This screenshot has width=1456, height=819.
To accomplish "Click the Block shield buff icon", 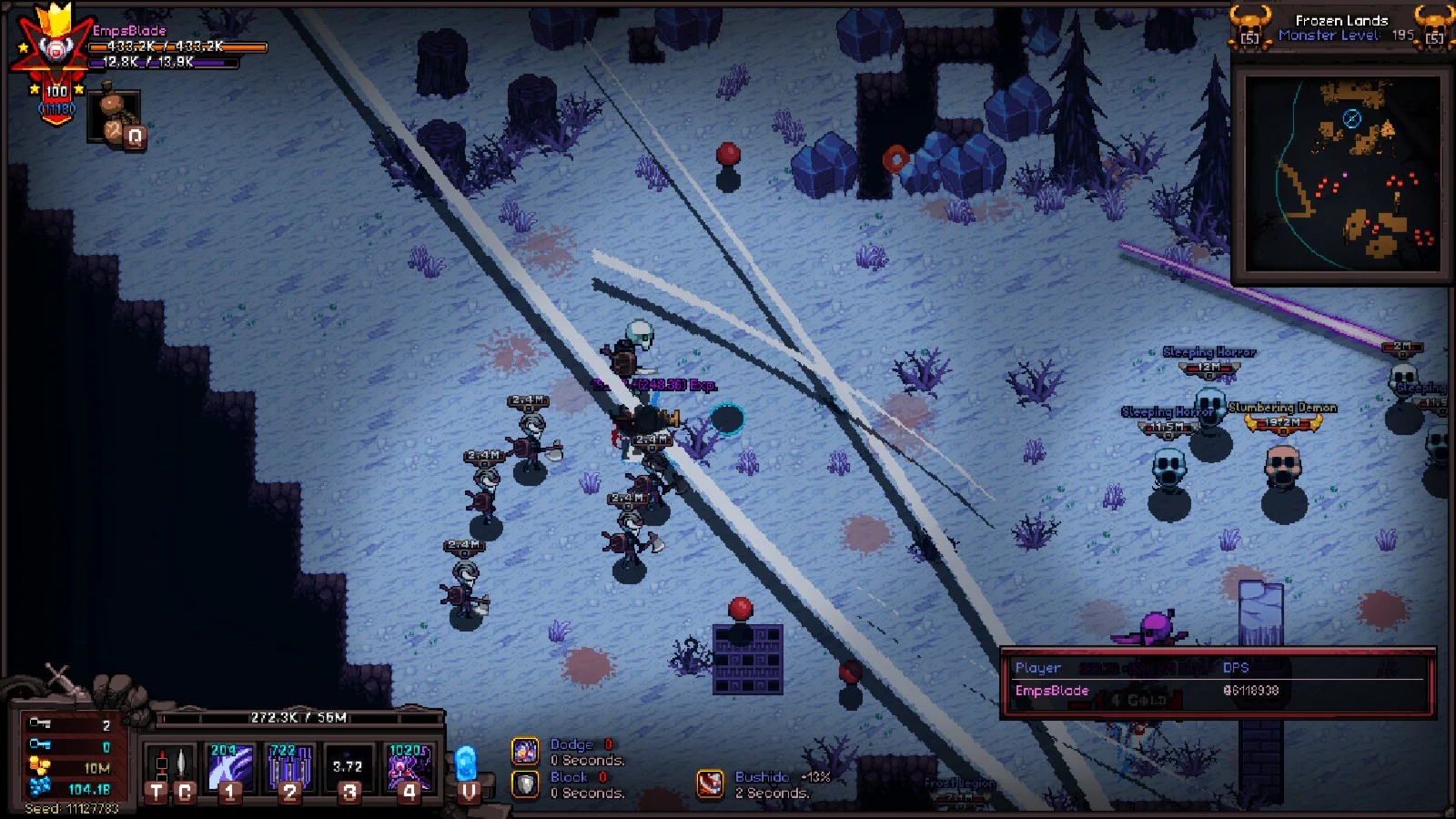I will [x=525, y=784].
